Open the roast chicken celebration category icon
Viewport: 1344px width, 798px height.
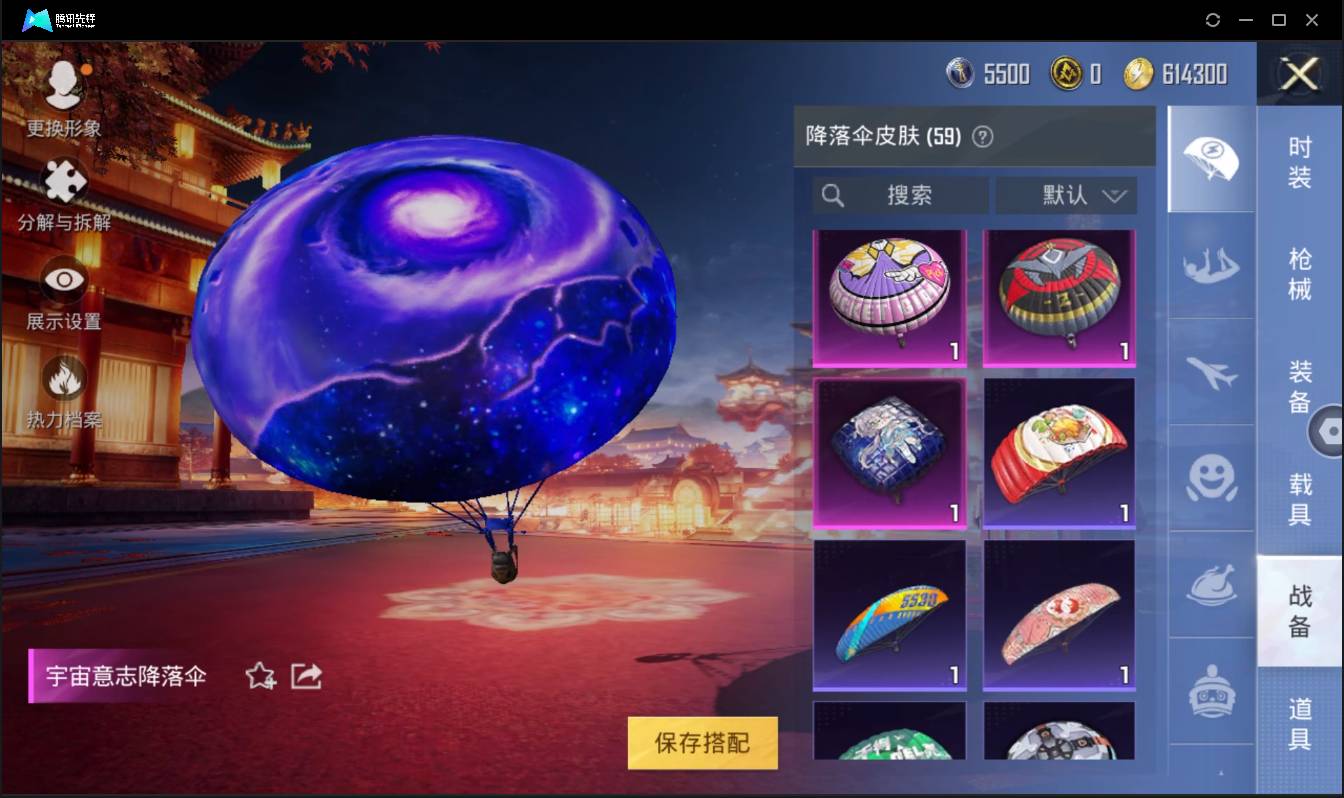tap(1210, 588)
